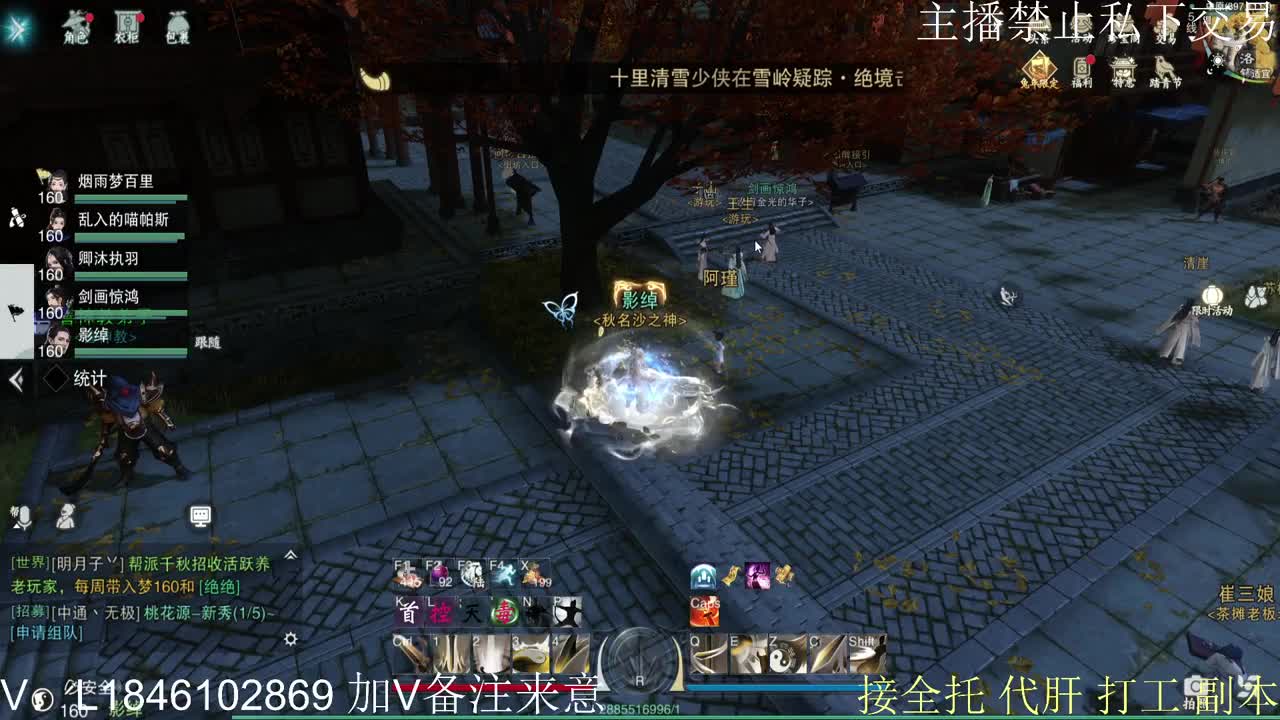1280x720 pixels.
Task: Open the 踏青节 festival bird icon
Action: point(1165,68)
